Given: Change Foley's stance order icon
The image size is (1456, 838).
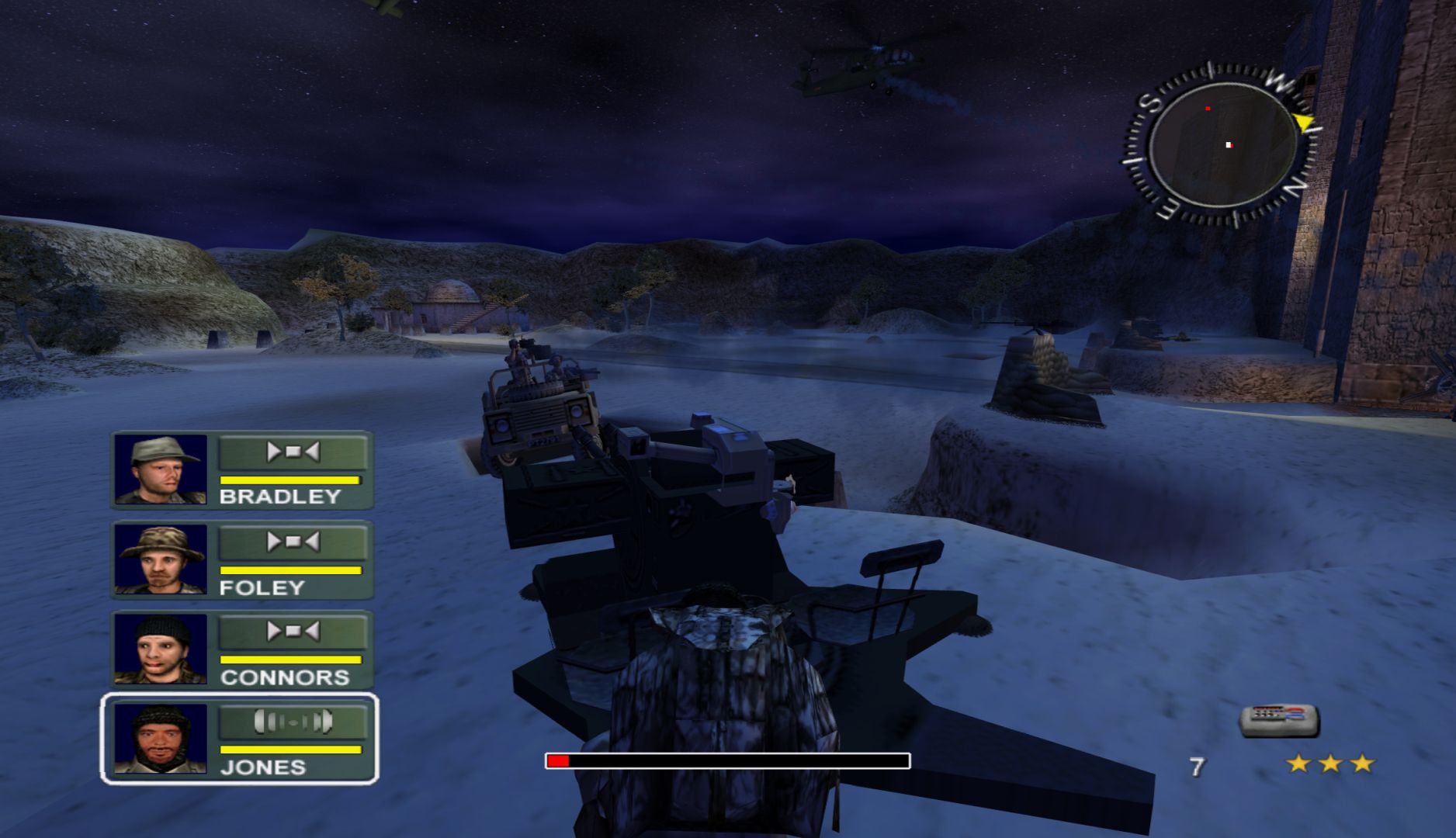Looking at the screenshot, I should 293,542.
